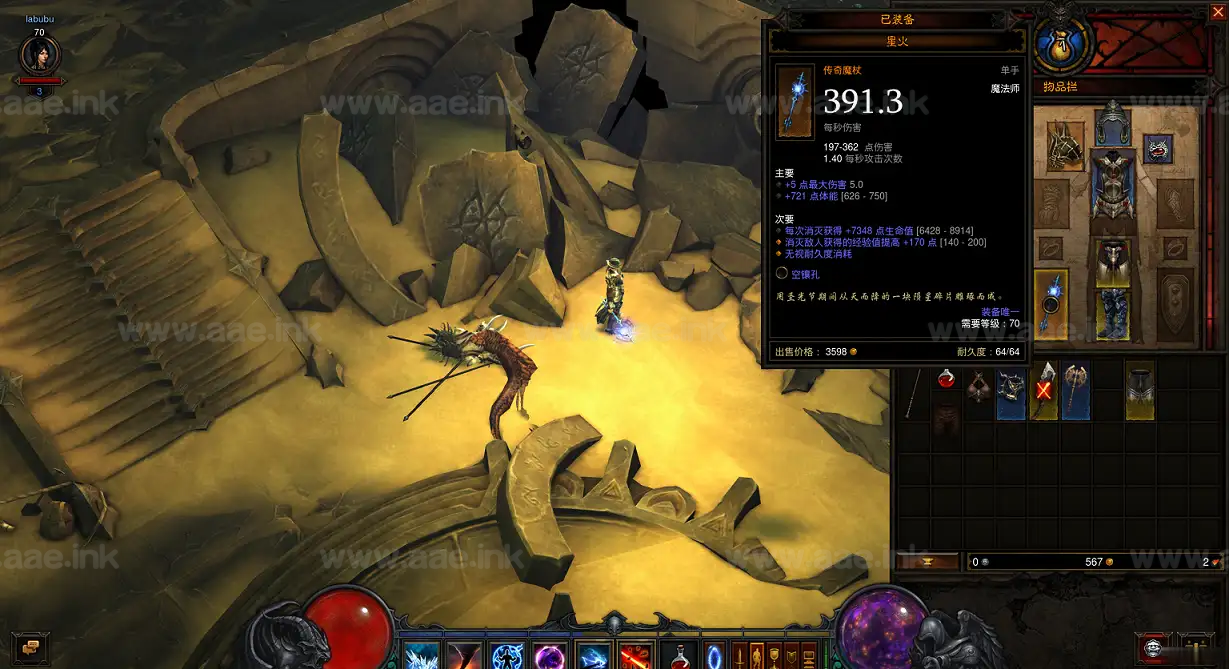
Task: Activate the purple orb skill
Action: point(550,657)
